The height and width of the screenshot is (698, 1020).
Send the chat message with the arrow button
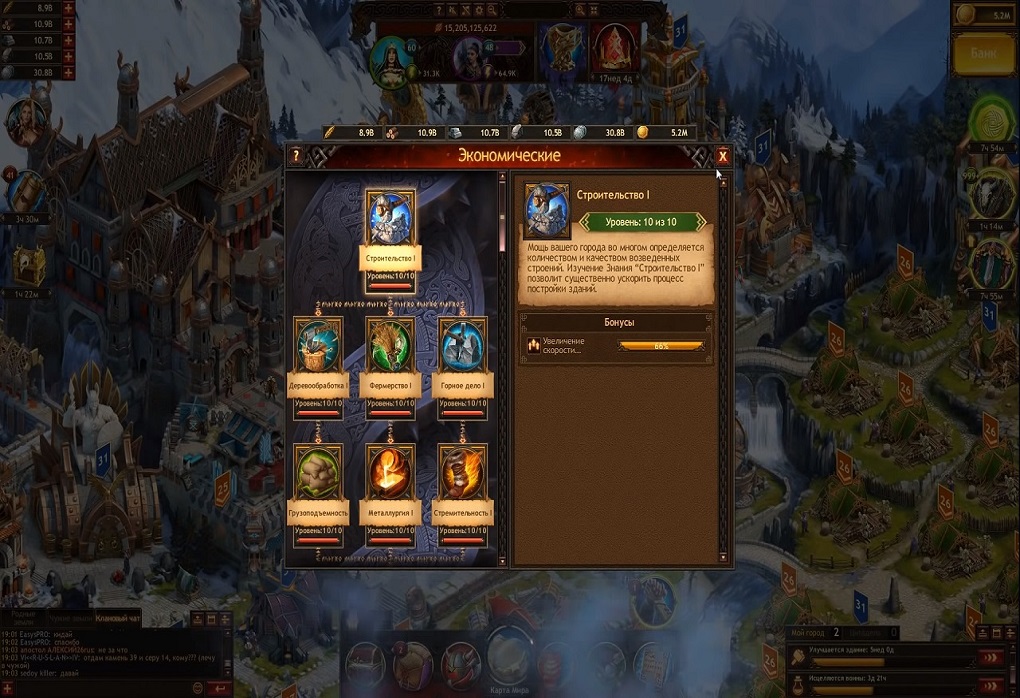point(220,688)
